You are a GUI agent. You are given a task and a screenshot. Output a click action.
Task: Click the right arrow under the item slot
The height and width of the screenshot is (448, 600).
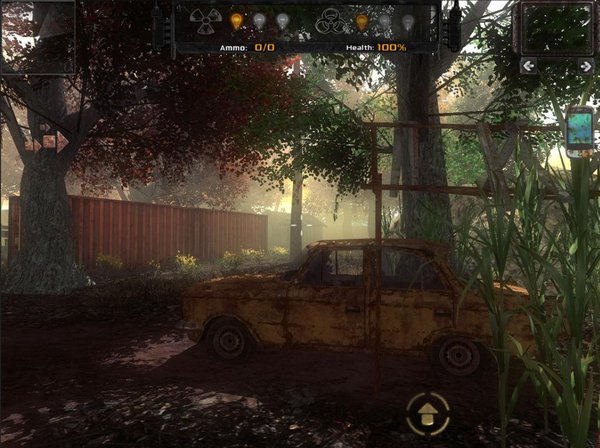pyautogui.click(x=585, y=66)
